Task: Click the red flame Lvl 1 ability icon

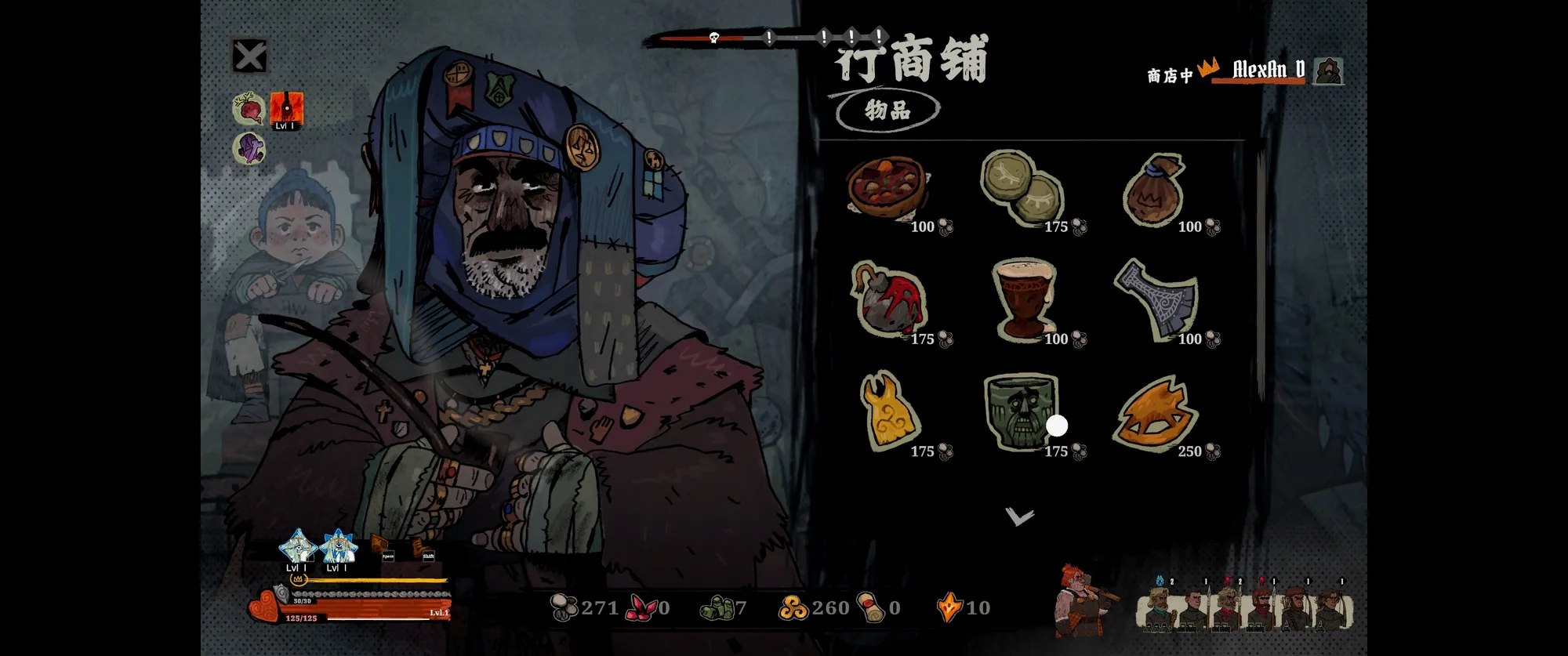Action: [x=286, y=110]
